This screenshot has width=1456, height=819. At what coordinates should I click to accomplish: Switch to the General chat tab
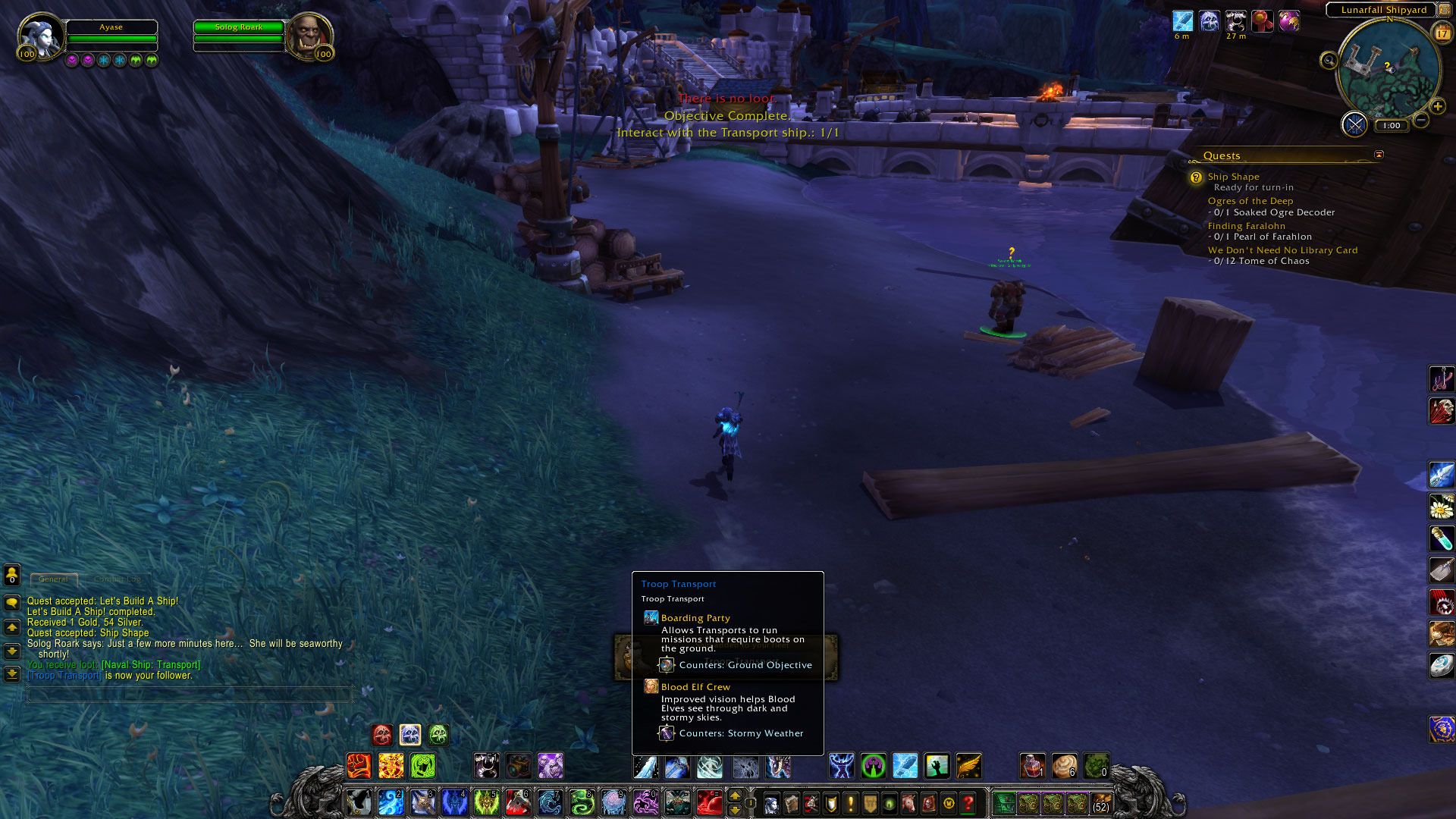pyautogui.click(x=53, y=579)
